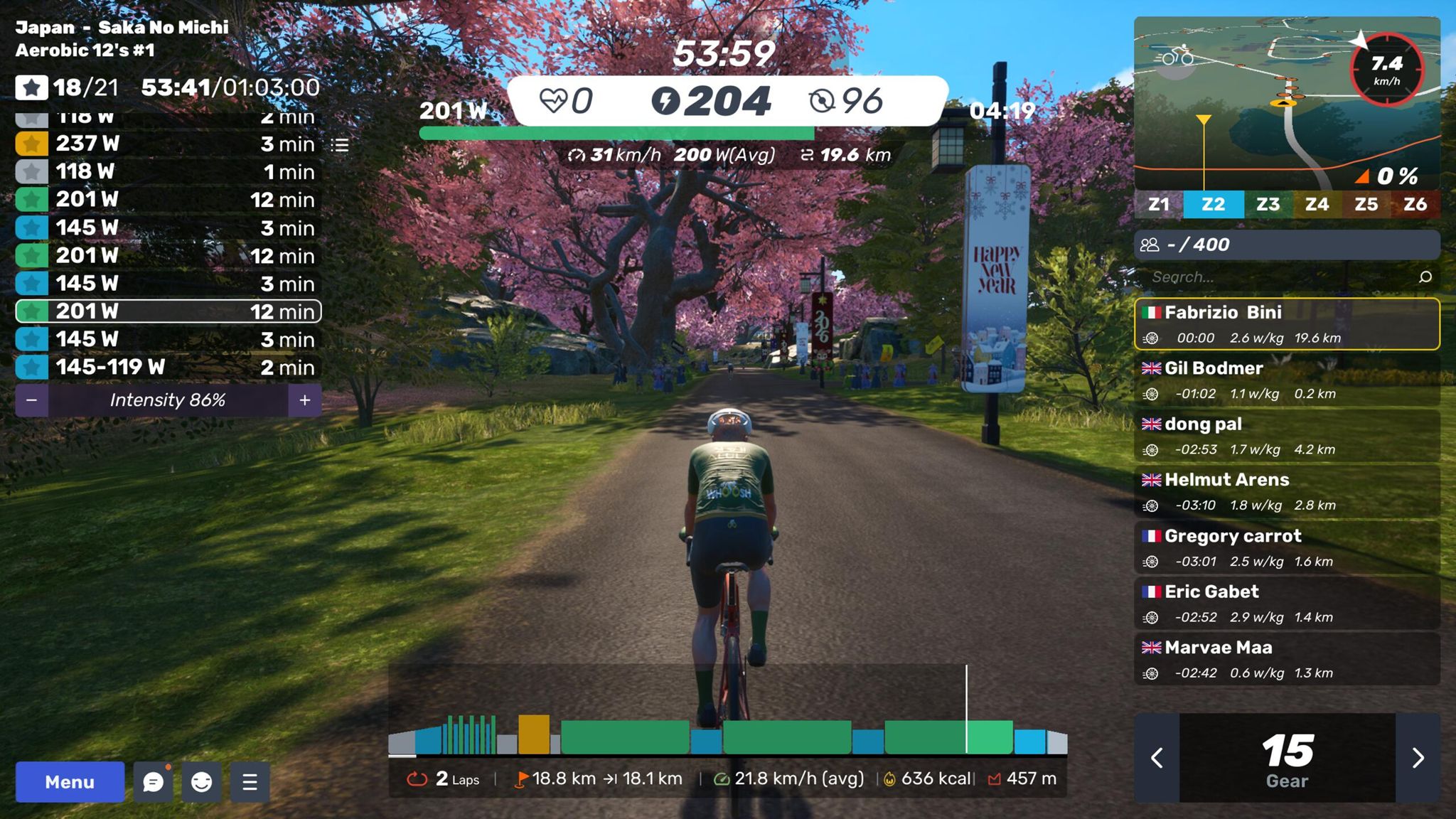Select Marvae Maa in the rider list
This screenshot has width=1456, height=819.
(1287, 659)
